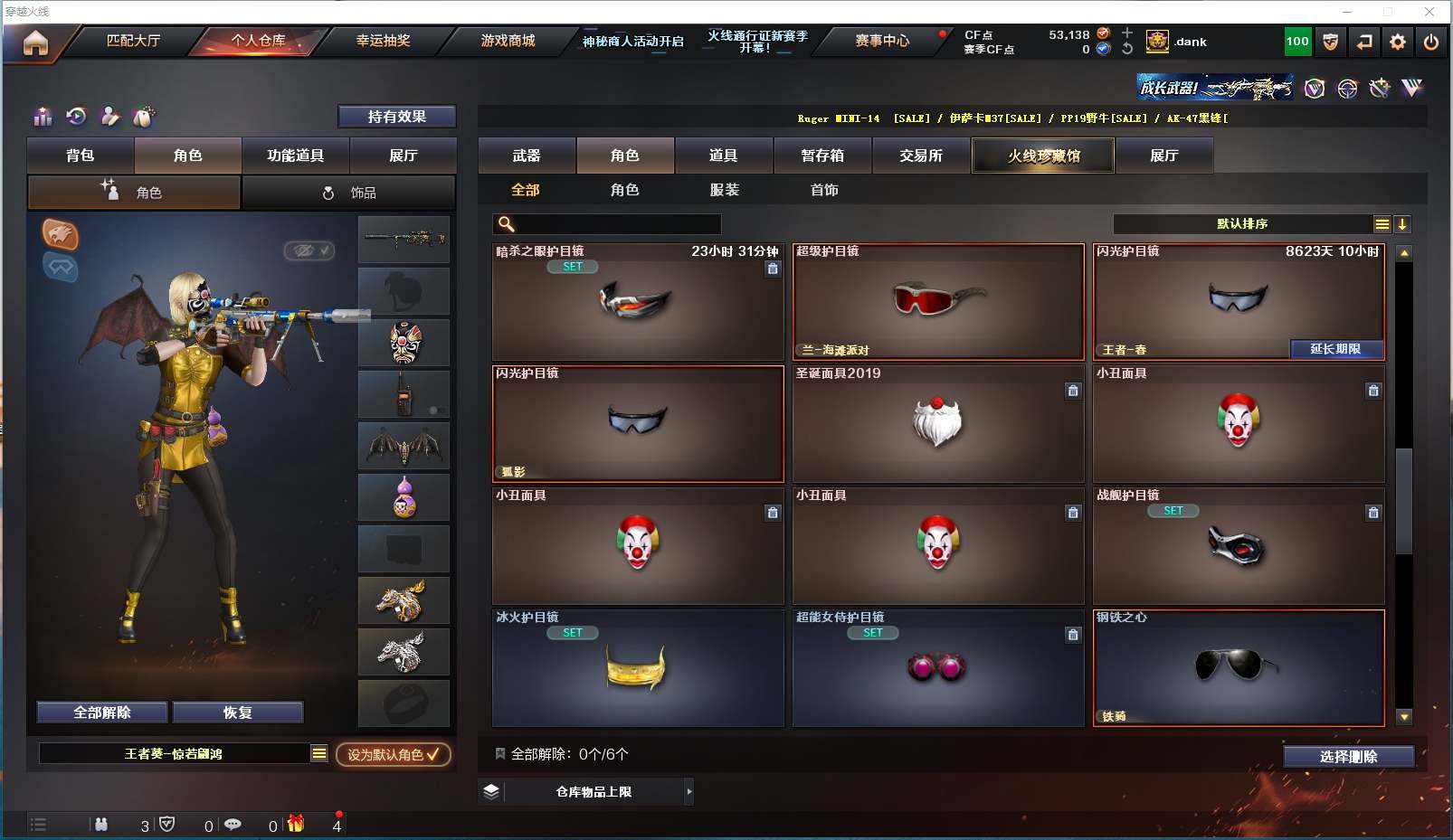The width and height of the screenshot is (1453, 840).
Task: Open settings with the gear icon
Action: [x=1398, y=42]
